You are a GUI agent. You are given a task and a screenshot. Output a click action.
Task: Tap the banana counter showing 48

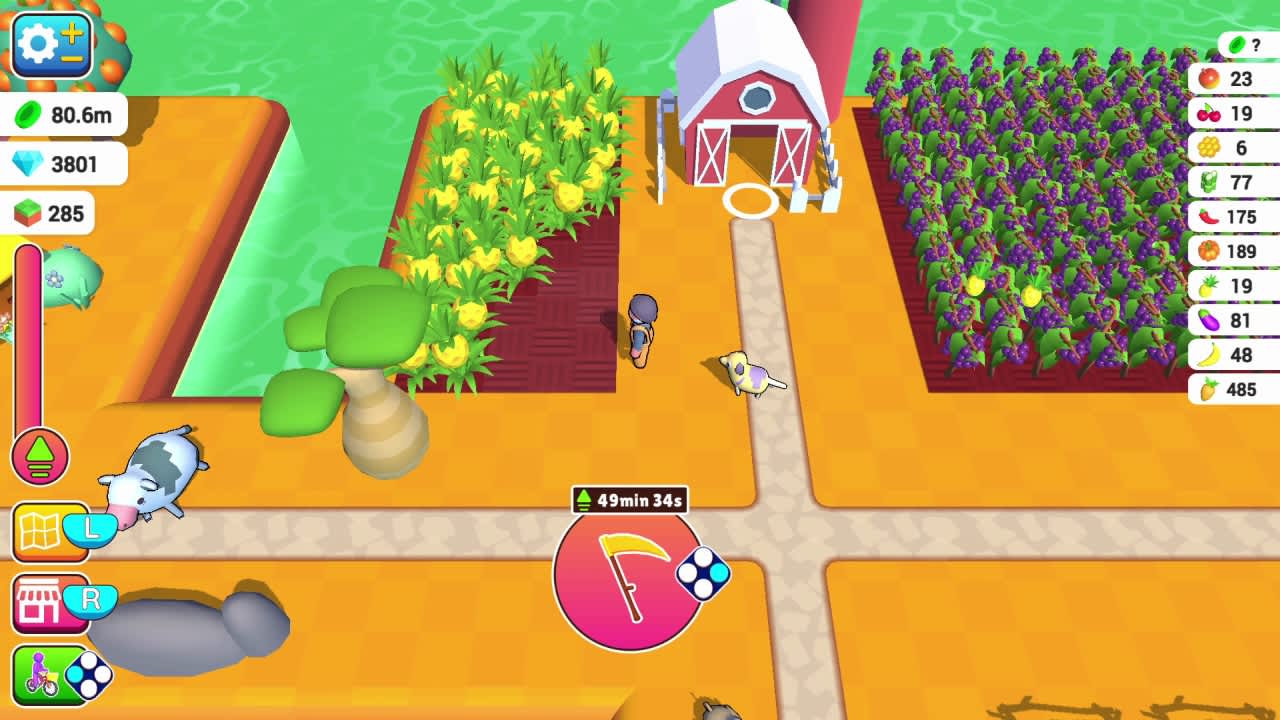(1236, 354)
